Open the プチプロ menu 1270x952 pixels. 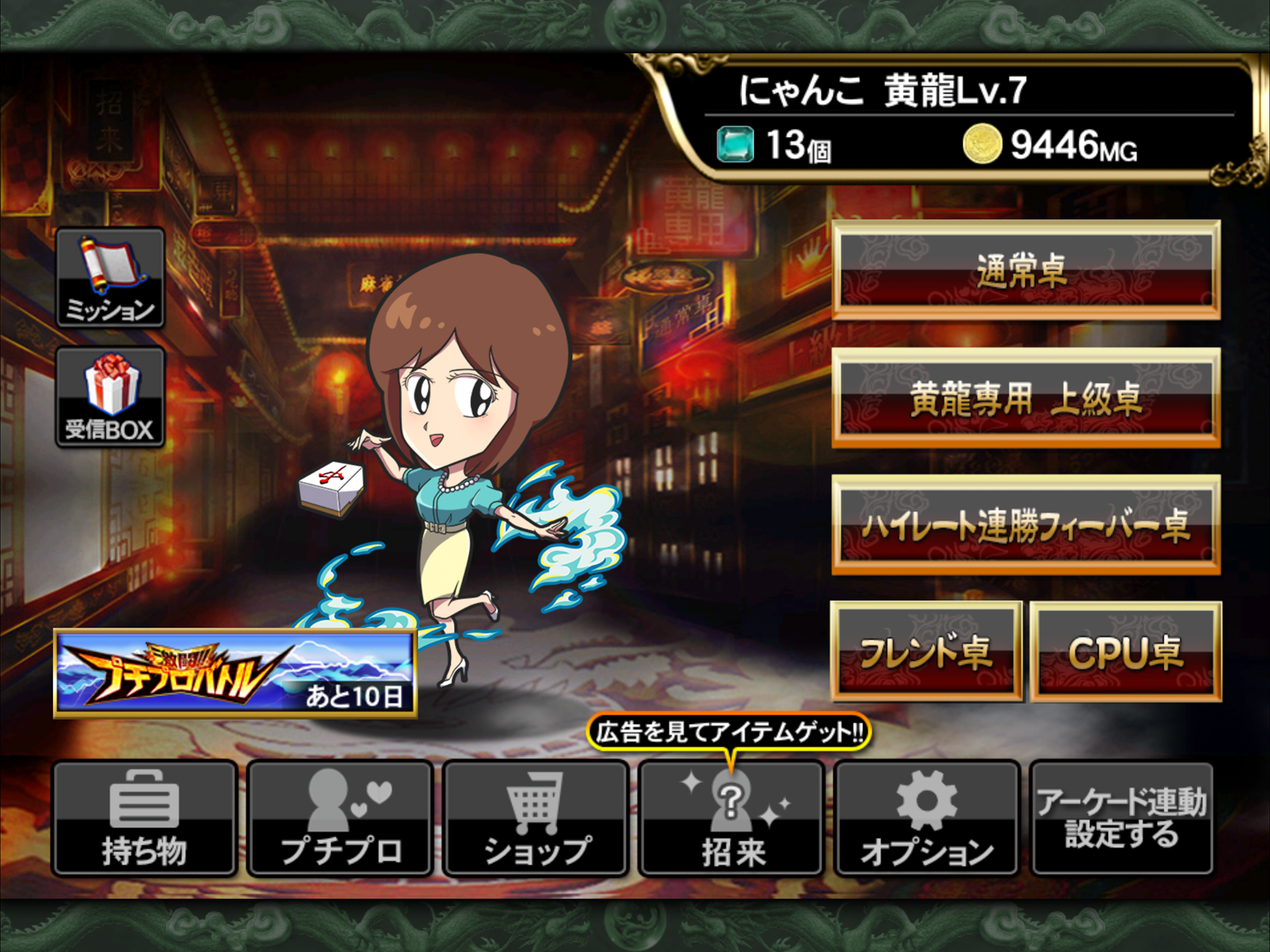click(341, 818)
